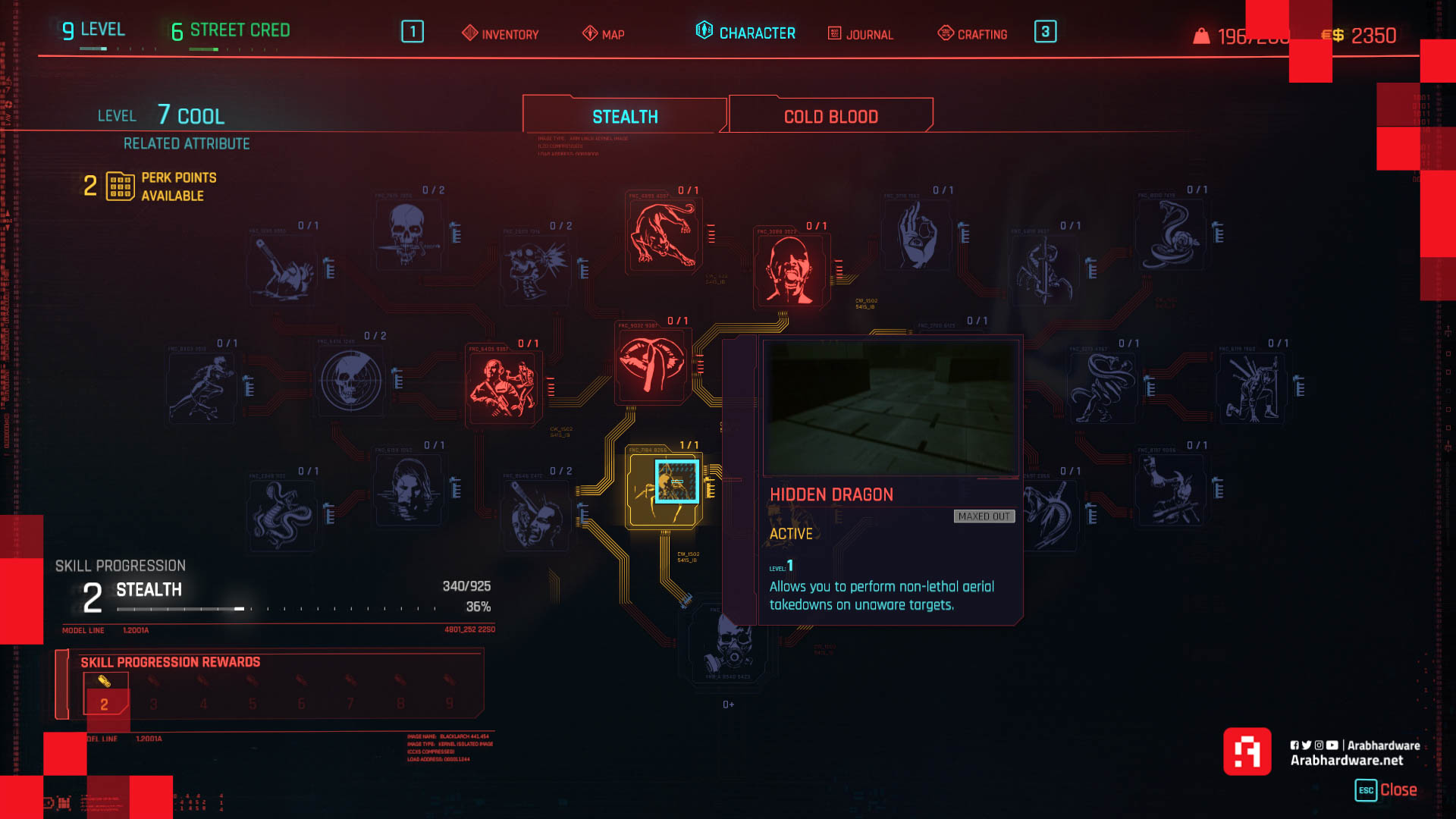The image size is (1456, 819).
Task: Select the cobra perk icon
Action: [x=1172, y=235]
